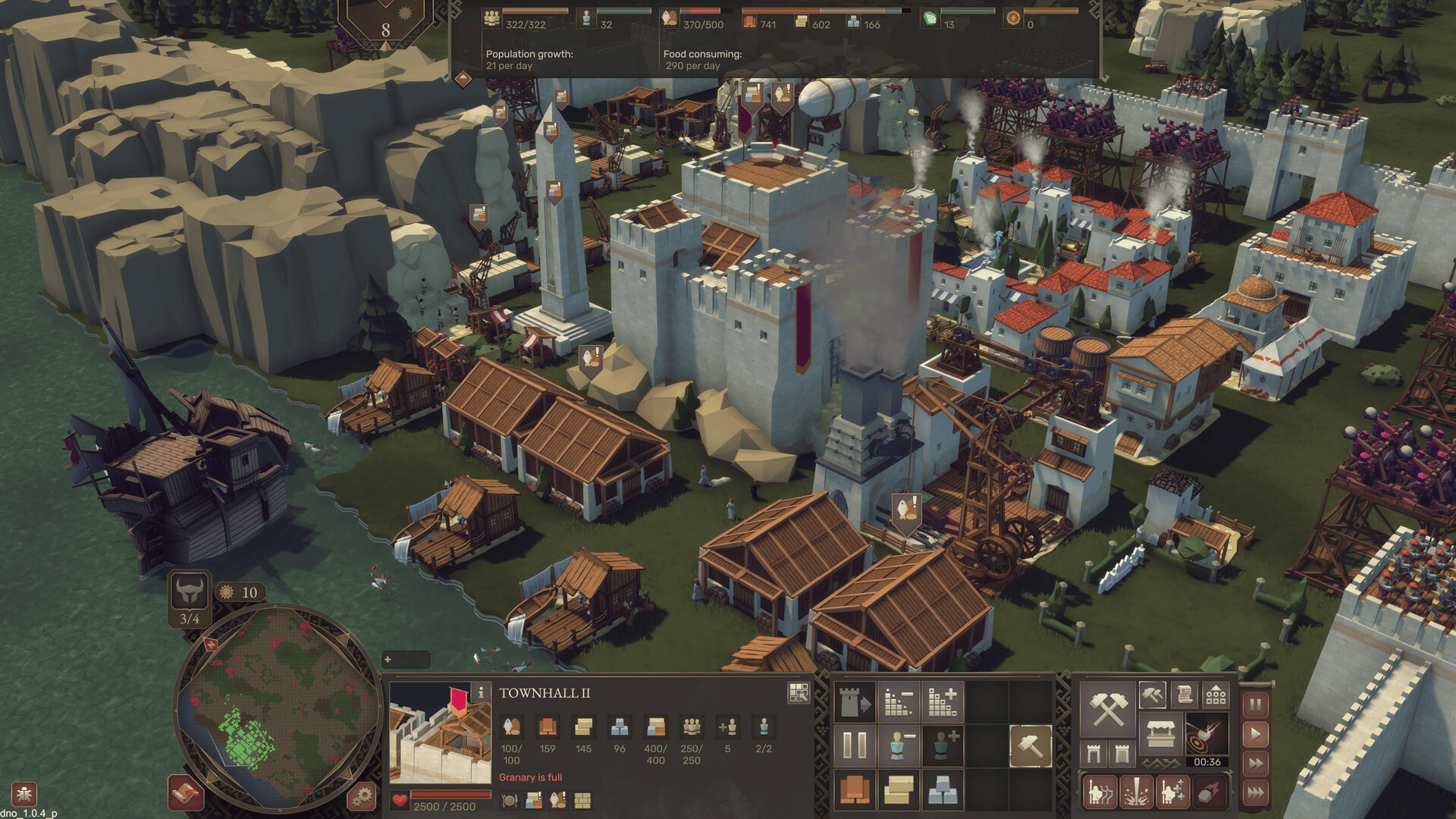This screenshot has width=1456, height=819.
Task: Activate the highlighted hammer repair button
Action: point(1030,745)
